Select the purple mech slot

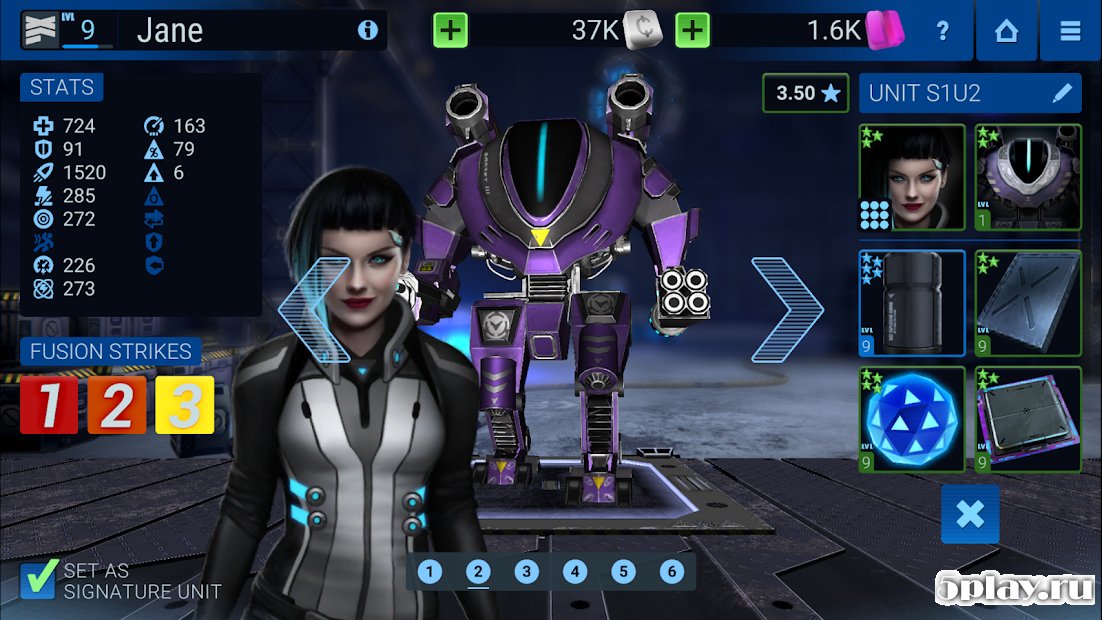pos(1028,178)
